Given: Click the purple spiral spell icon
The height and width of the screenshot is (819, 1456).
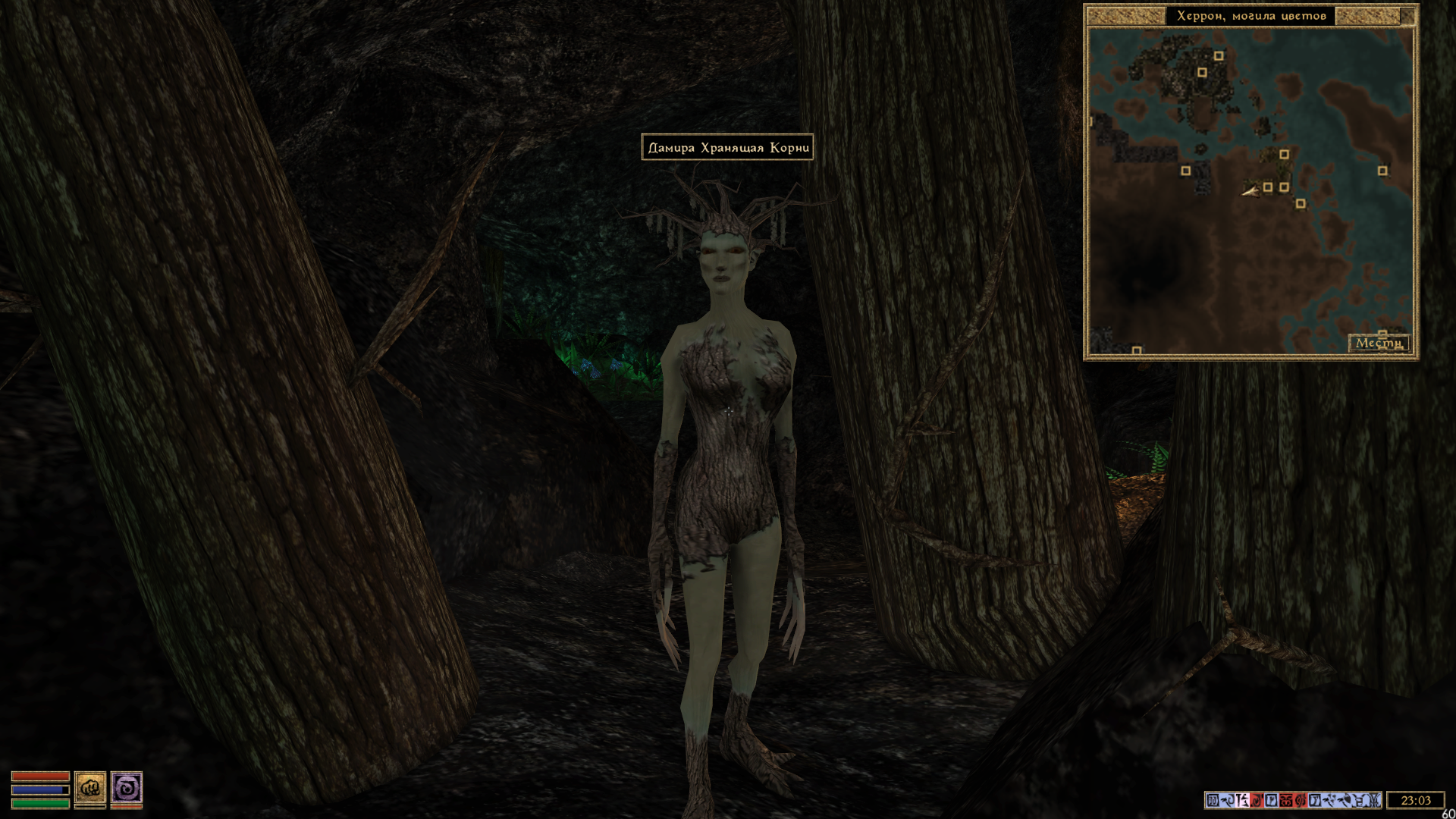Looking at the screenshot, I should pos(127,788).
